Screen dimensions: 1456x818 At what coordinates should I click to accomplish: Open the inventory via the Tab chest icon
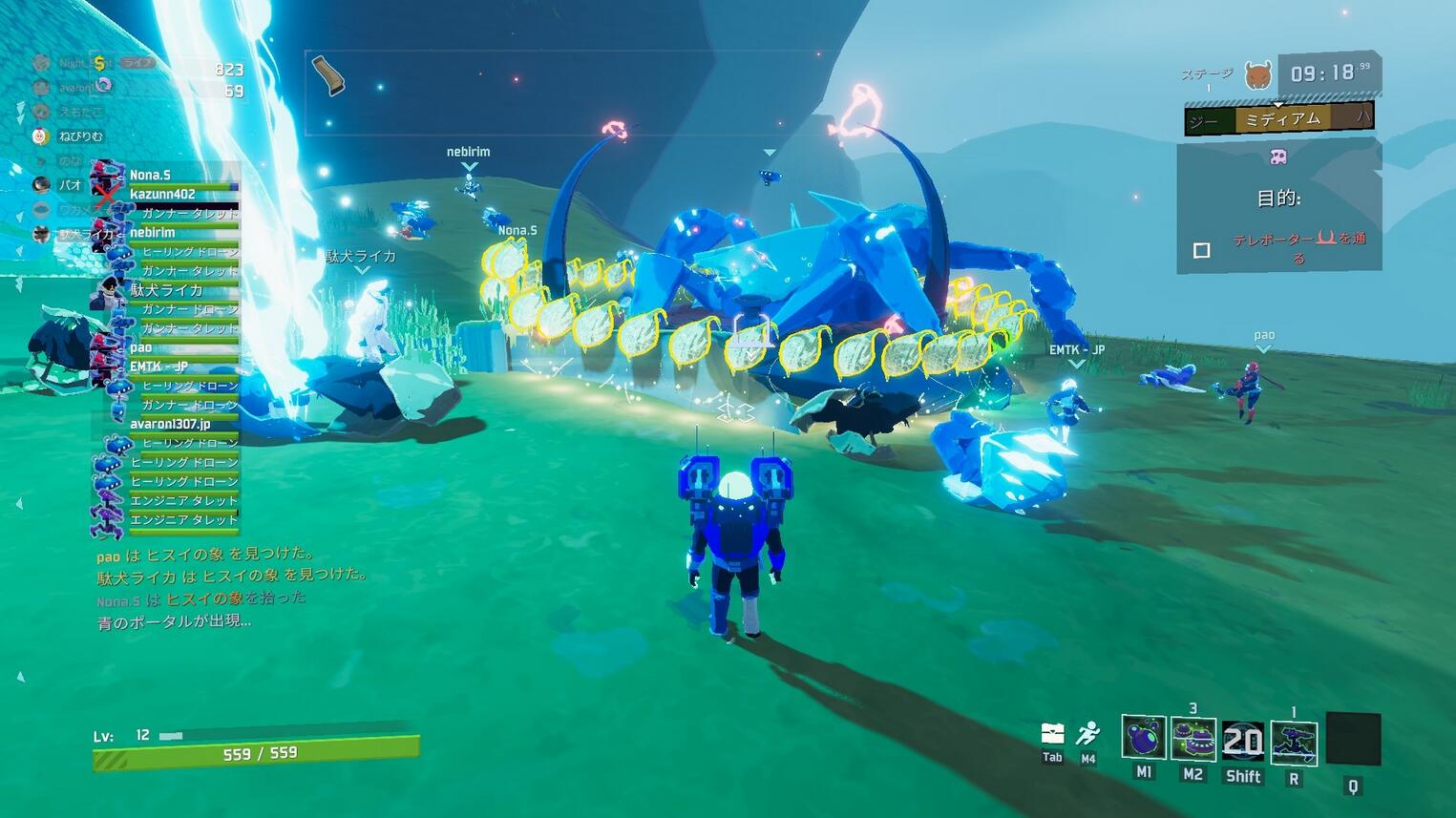pos(1052,733)
